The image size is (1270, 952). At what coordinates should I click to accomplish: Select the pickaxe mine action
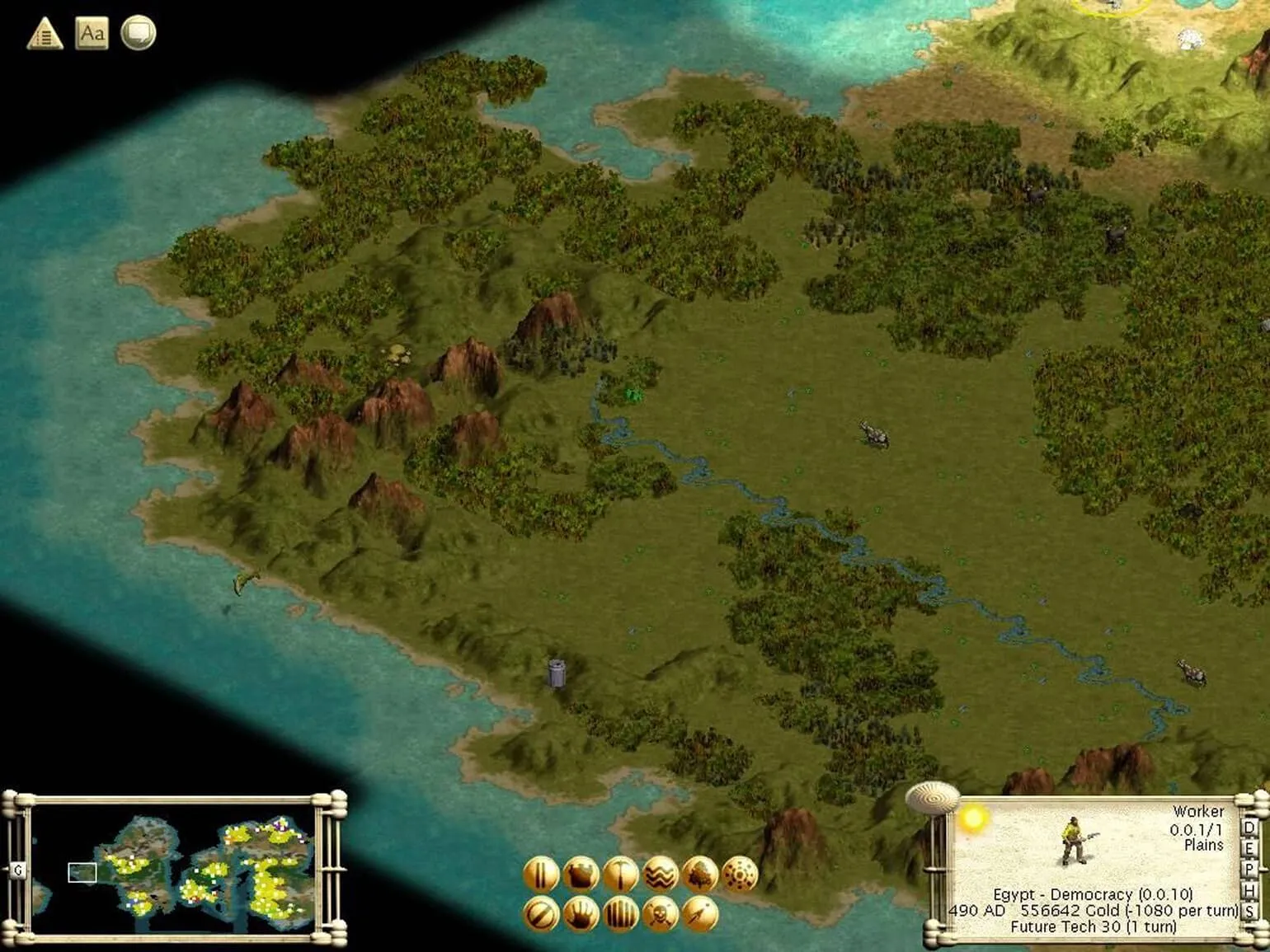coord(620,875)
